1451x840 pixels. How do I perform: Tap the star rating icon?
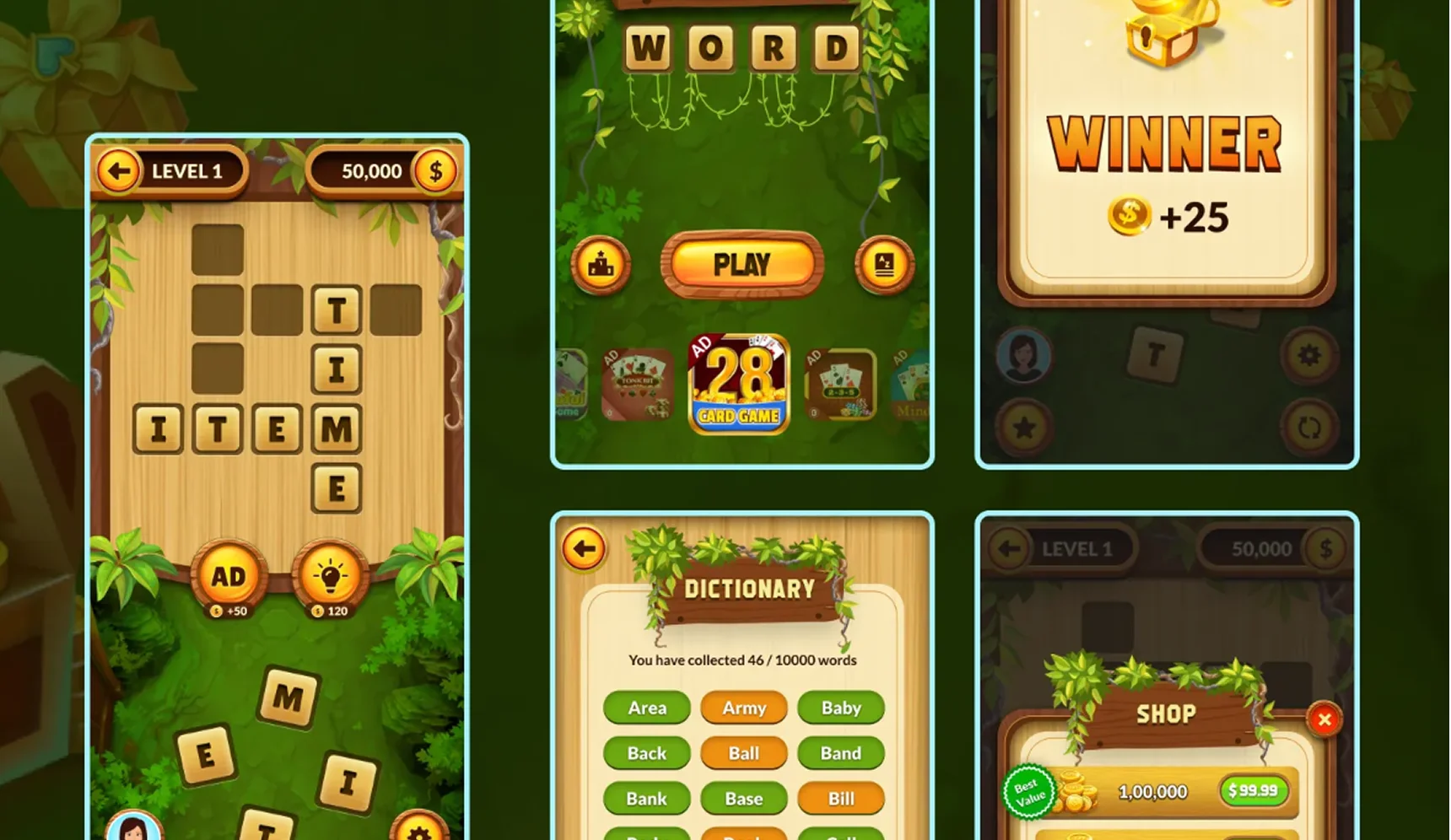coord(1023,428)
